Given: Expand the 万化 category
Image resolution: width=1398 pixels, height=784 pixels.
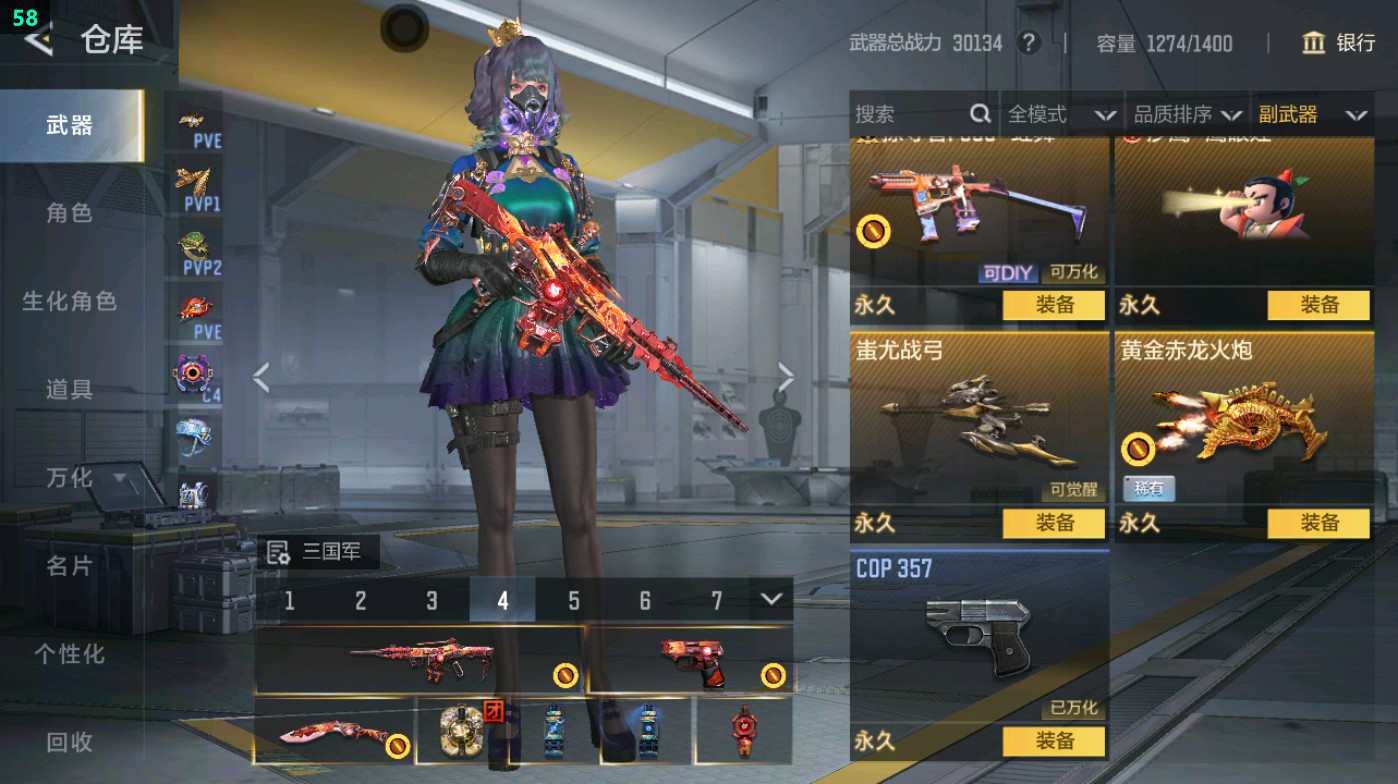Looking at the screenshot, I should [x=85, y=478].
